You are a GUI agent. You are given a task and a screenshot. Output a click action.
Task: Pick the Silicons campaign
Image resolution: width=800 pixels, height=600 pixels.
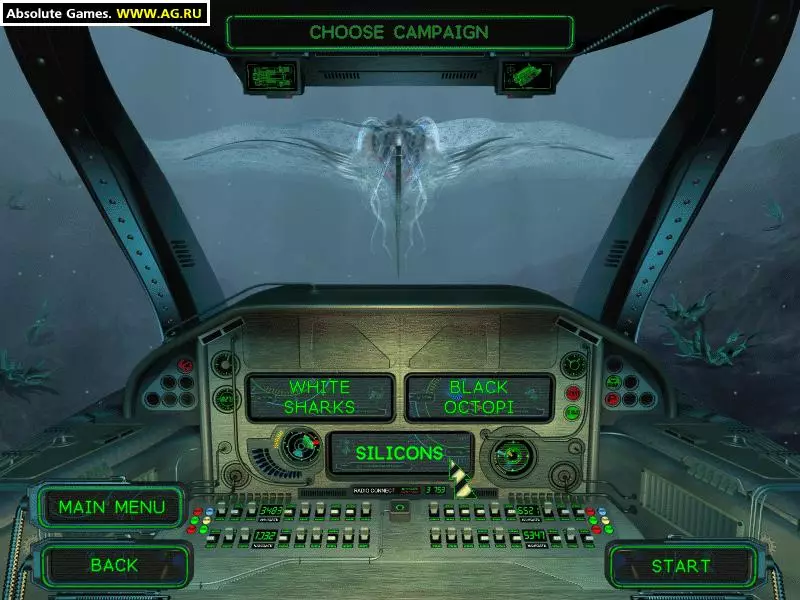399,453
